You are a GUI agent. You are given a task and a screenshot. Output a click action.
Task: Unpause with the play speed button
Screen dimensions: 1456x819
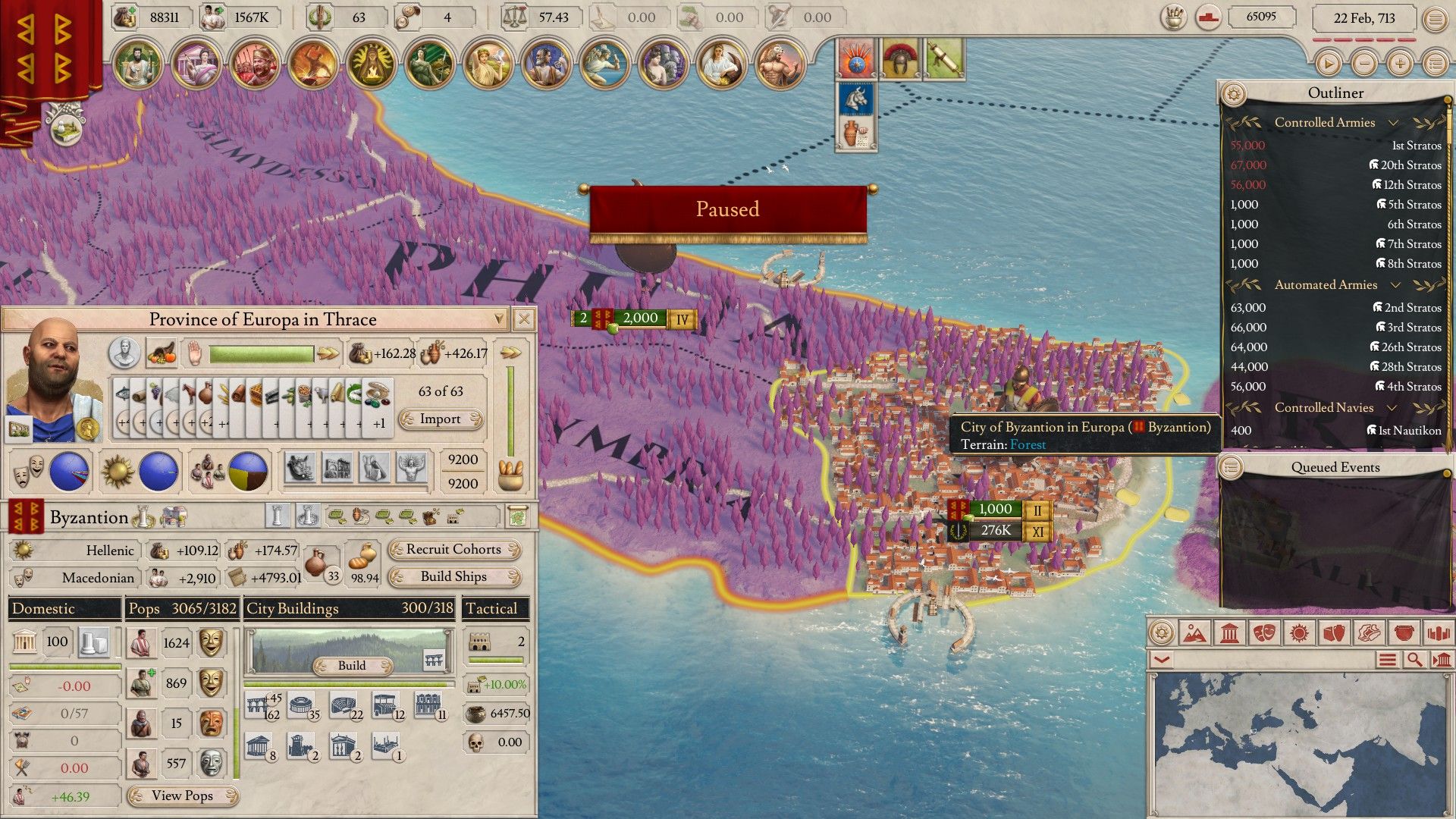point(1328,63)
